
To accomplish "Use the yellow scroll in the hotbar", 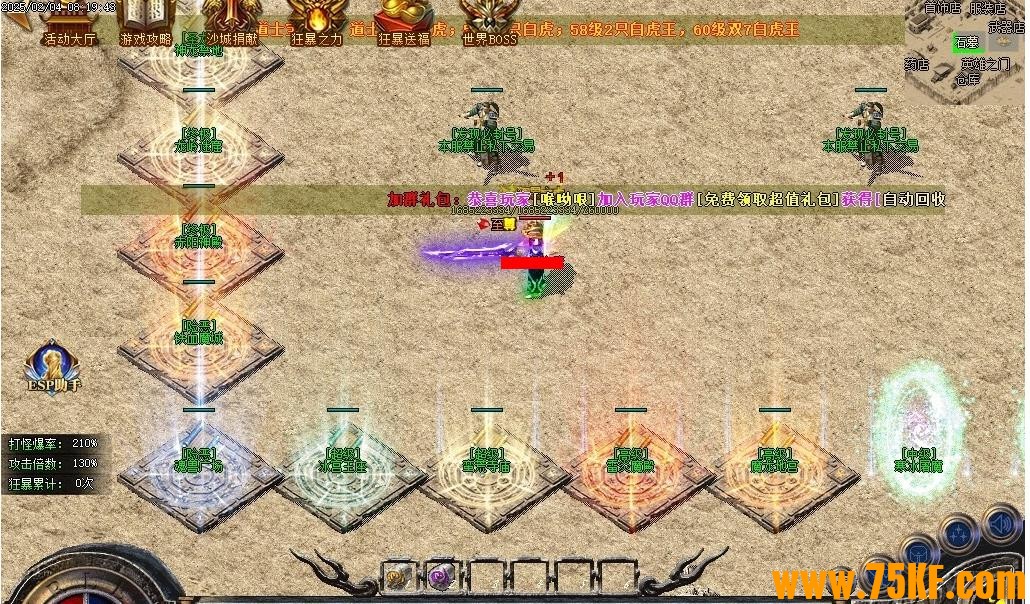I will pos(398,576).
